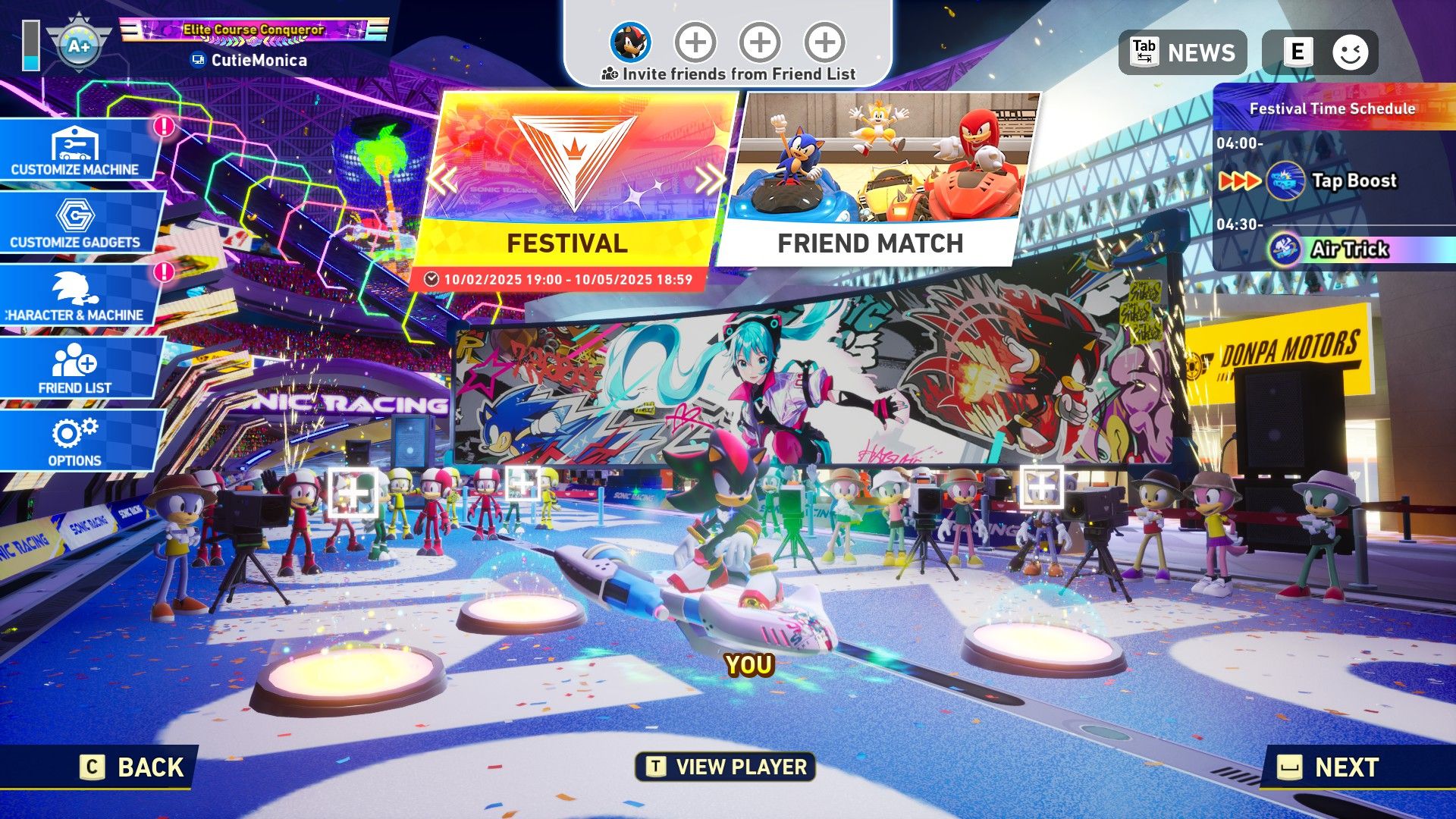Choose the Festival mode card
Screen dimensions: 1456x819
pos(573,182)
